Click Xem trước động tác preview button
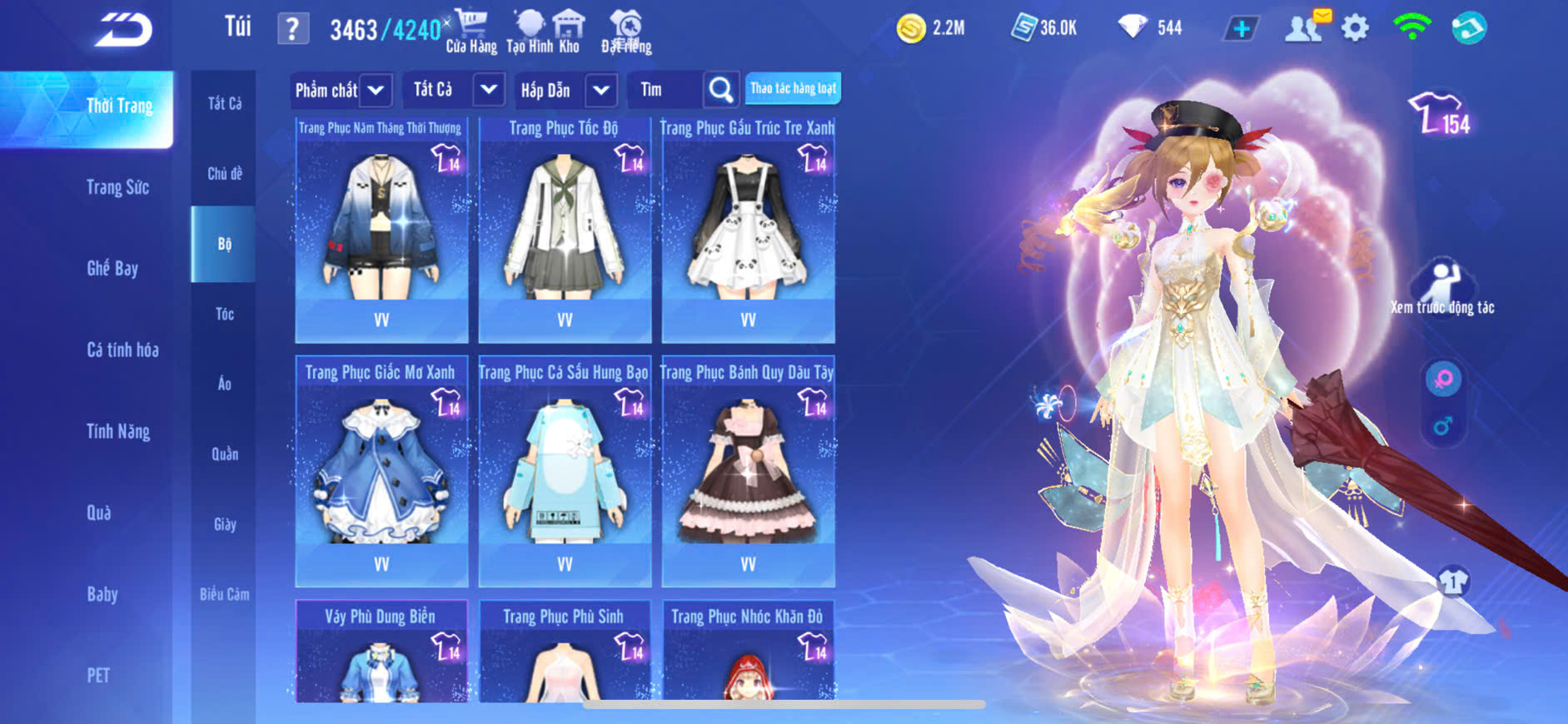1568x724 pixels. click(x=1442, y=288)
